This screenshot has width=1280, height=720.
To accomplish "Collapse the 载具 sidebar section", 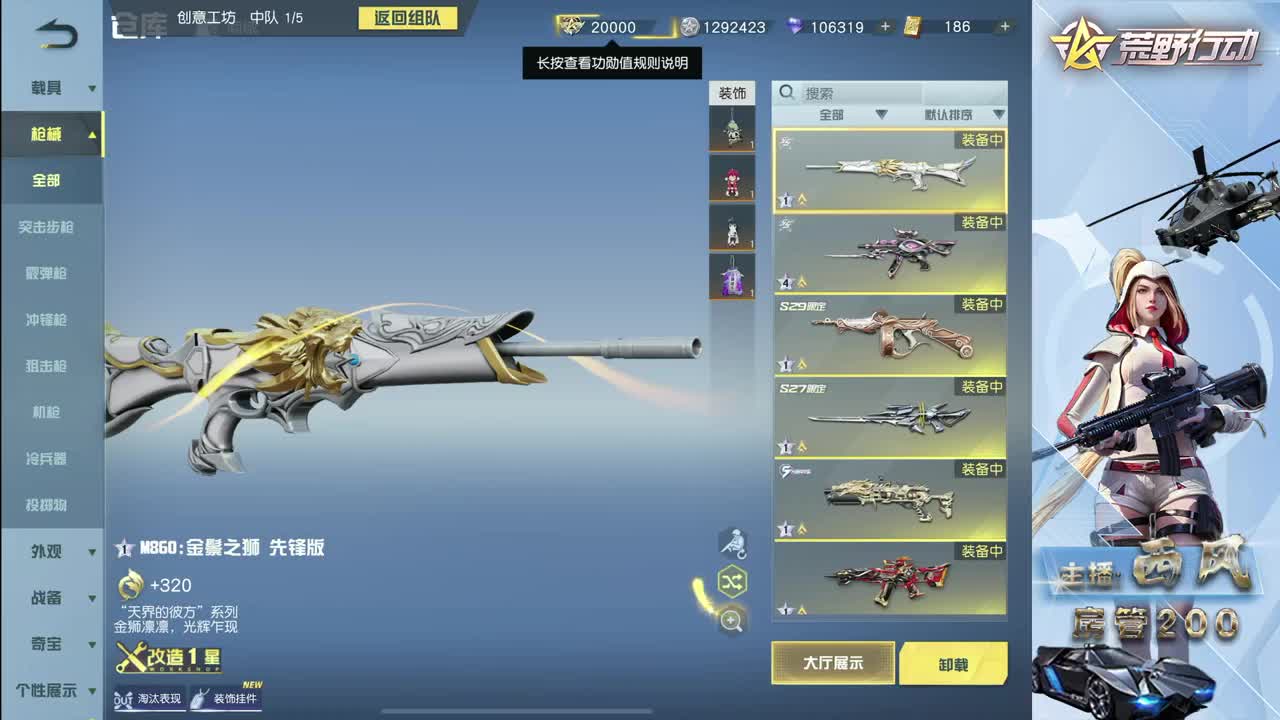I will 45,88.
